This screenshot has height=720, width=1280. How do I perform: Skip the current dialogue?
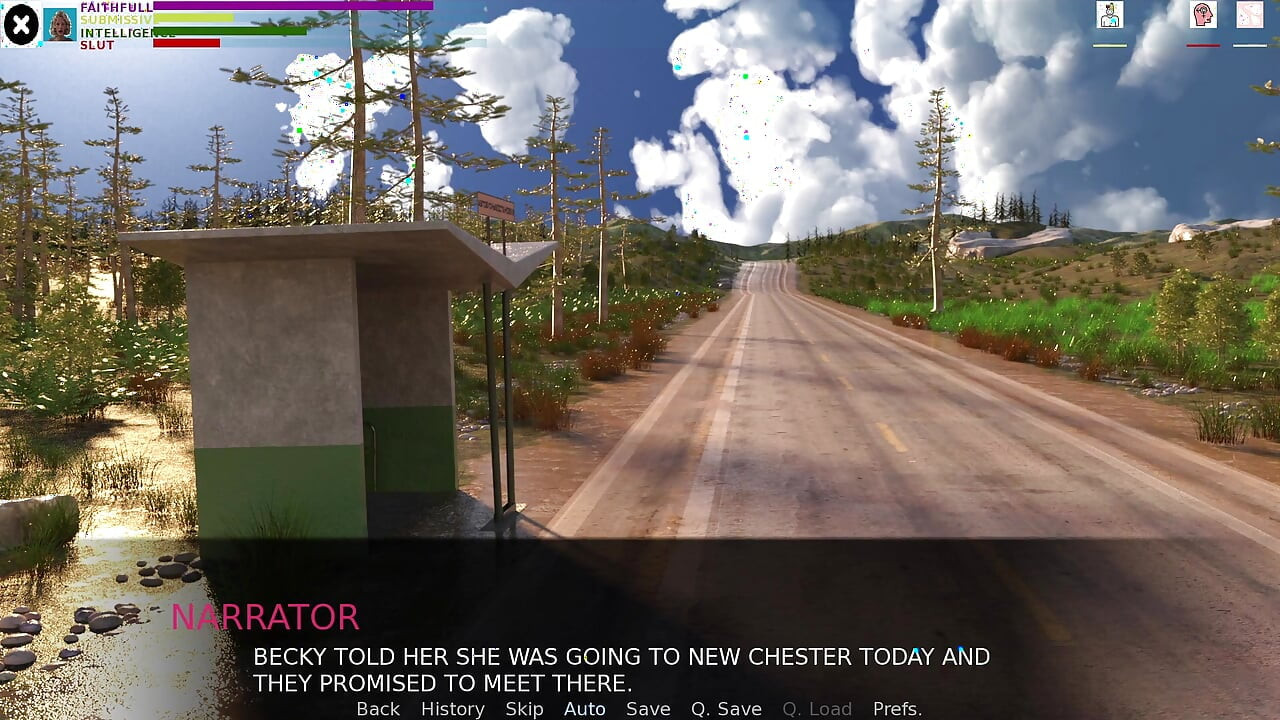pyautogui.click(x=524, y=709)
